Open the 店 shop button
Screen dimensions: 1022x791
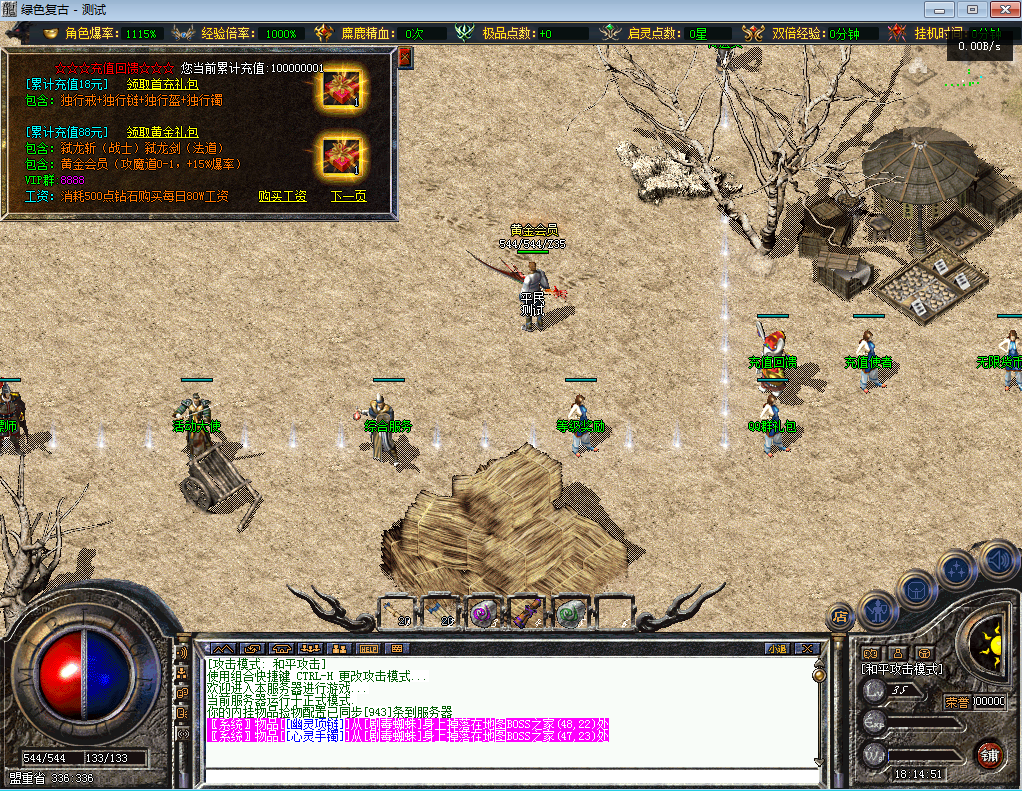[840, 617]
